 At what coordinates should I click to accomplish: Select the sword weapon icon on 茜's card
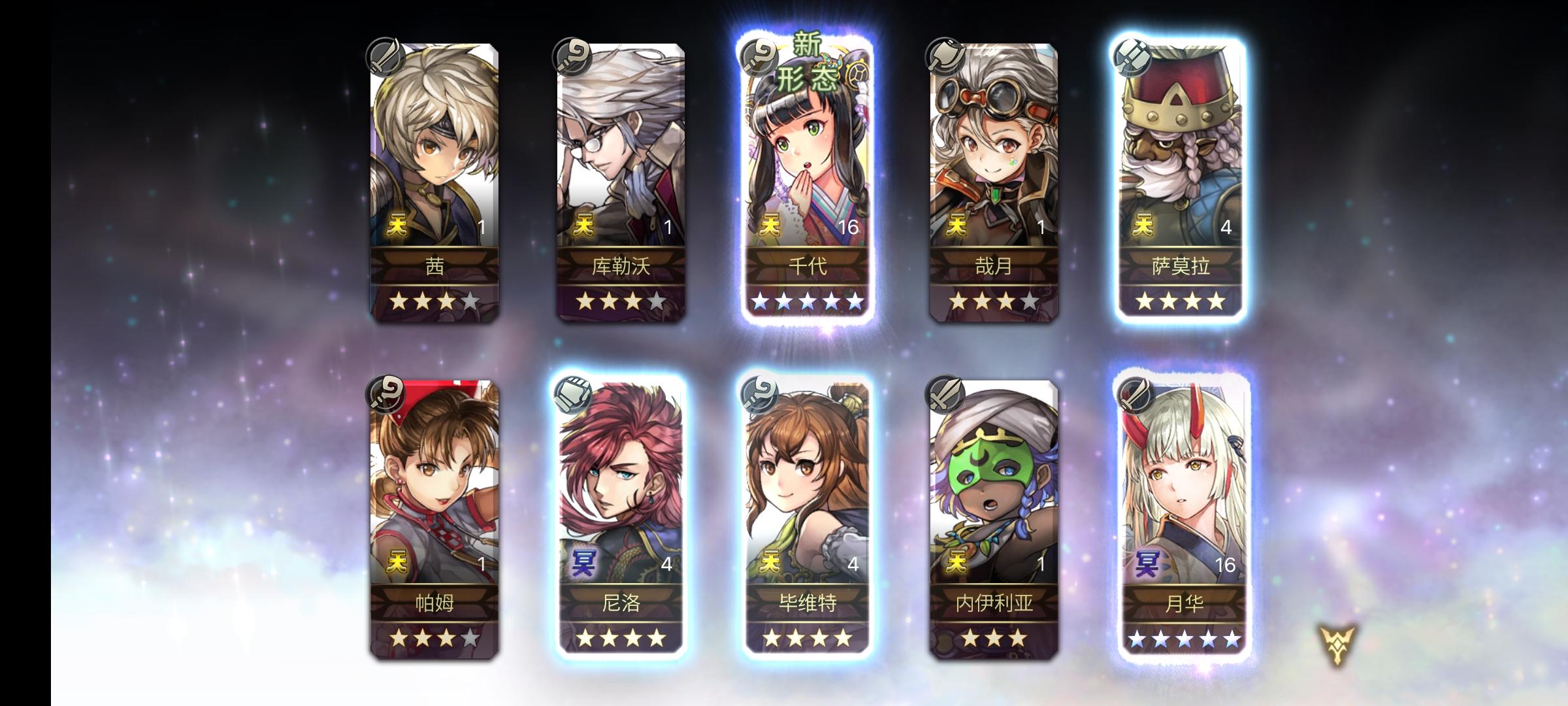pos(384,59)
